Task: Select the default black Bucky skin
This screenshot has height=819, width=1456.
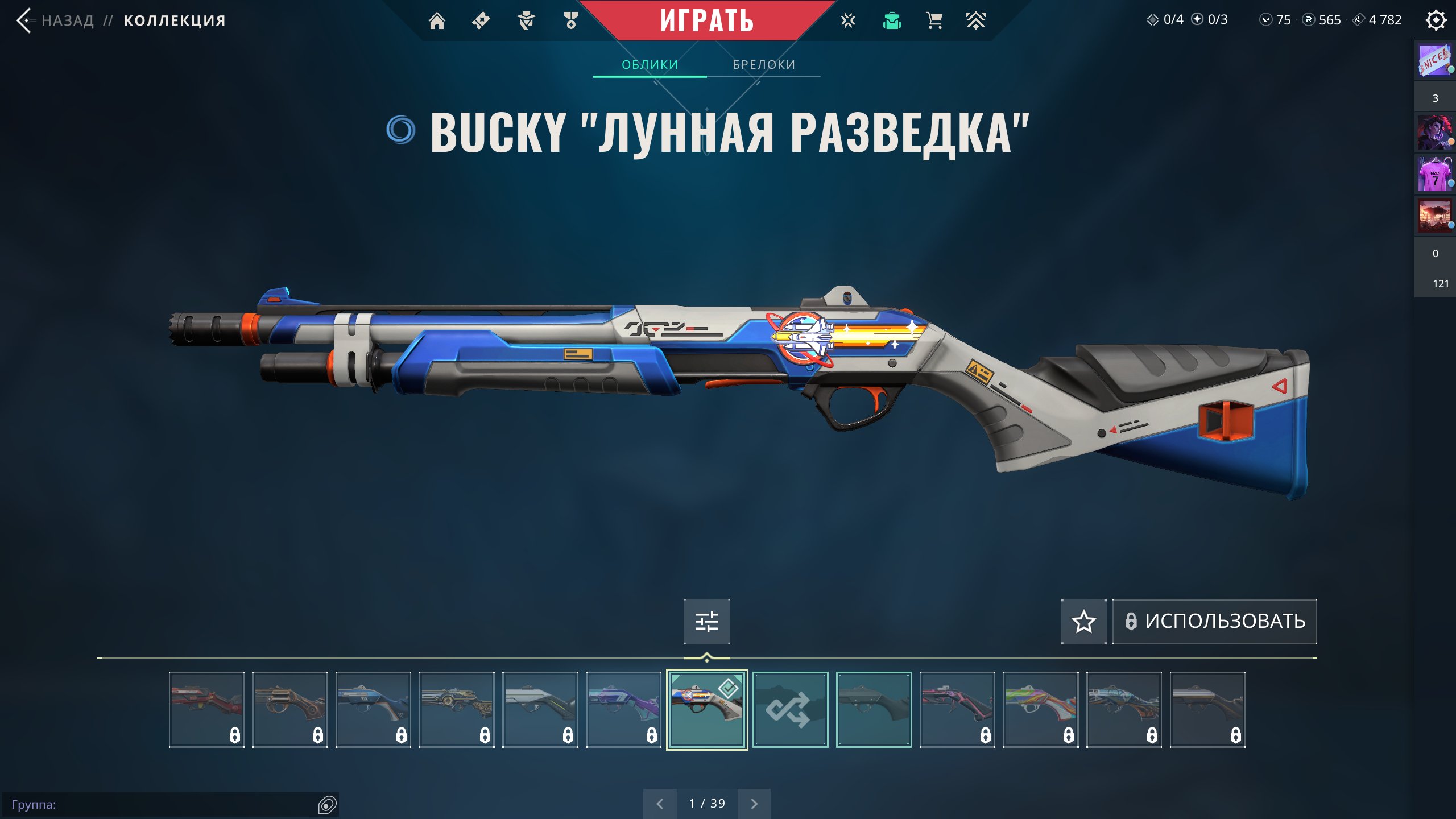Action: click(874, 709)
